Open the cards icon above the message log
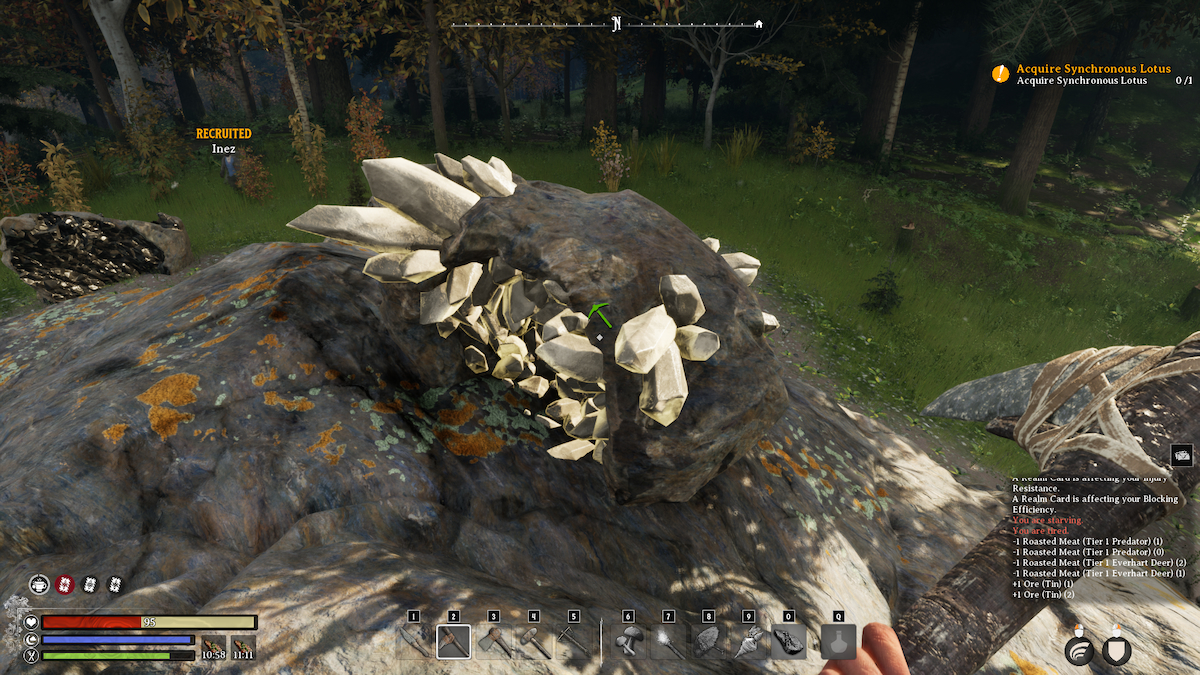The width and height of the screenshot is (1200, 675). [x=1181, y=455]
